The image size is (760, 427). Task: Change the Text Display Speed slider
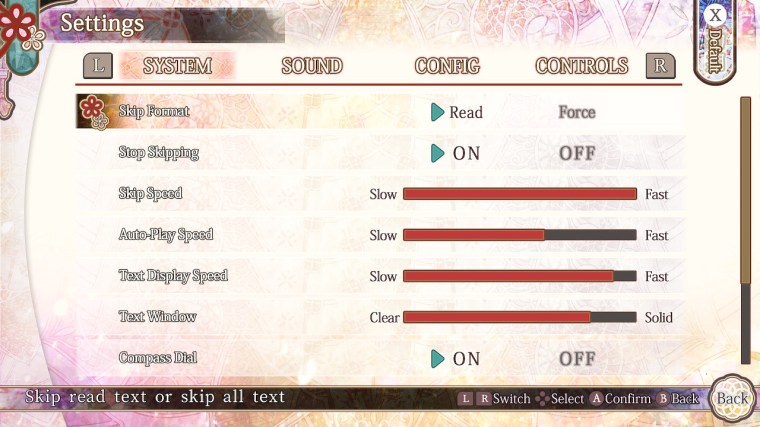point(519,276)
